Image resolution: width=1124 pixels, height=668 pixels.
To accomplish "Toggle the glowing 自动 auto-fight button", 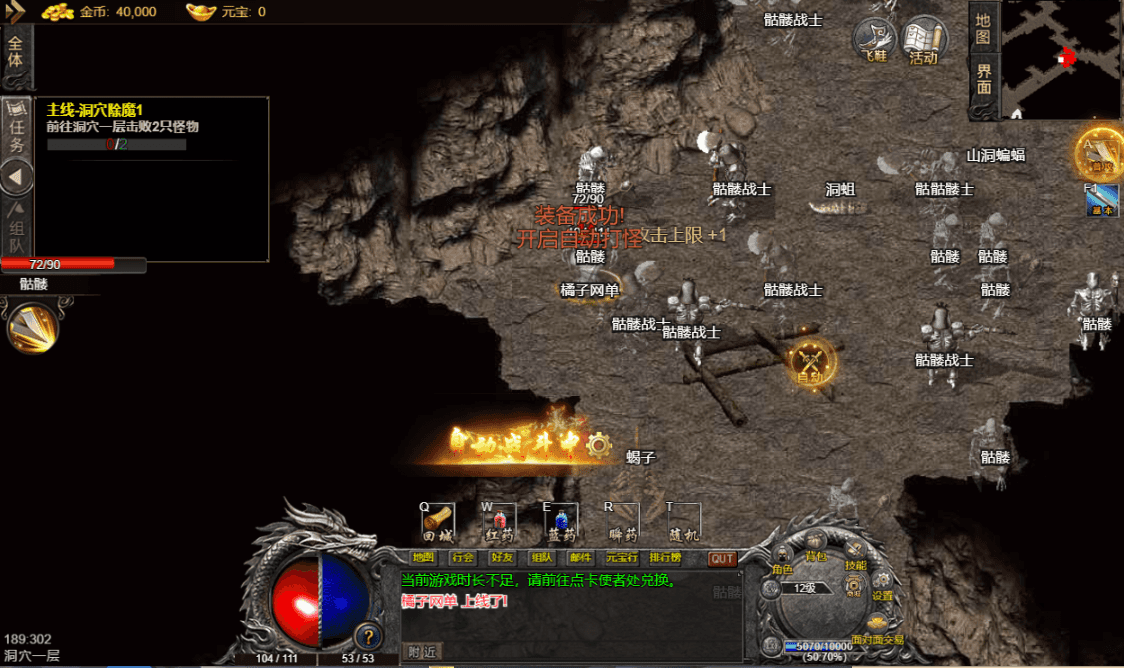I will coord(810,362).
